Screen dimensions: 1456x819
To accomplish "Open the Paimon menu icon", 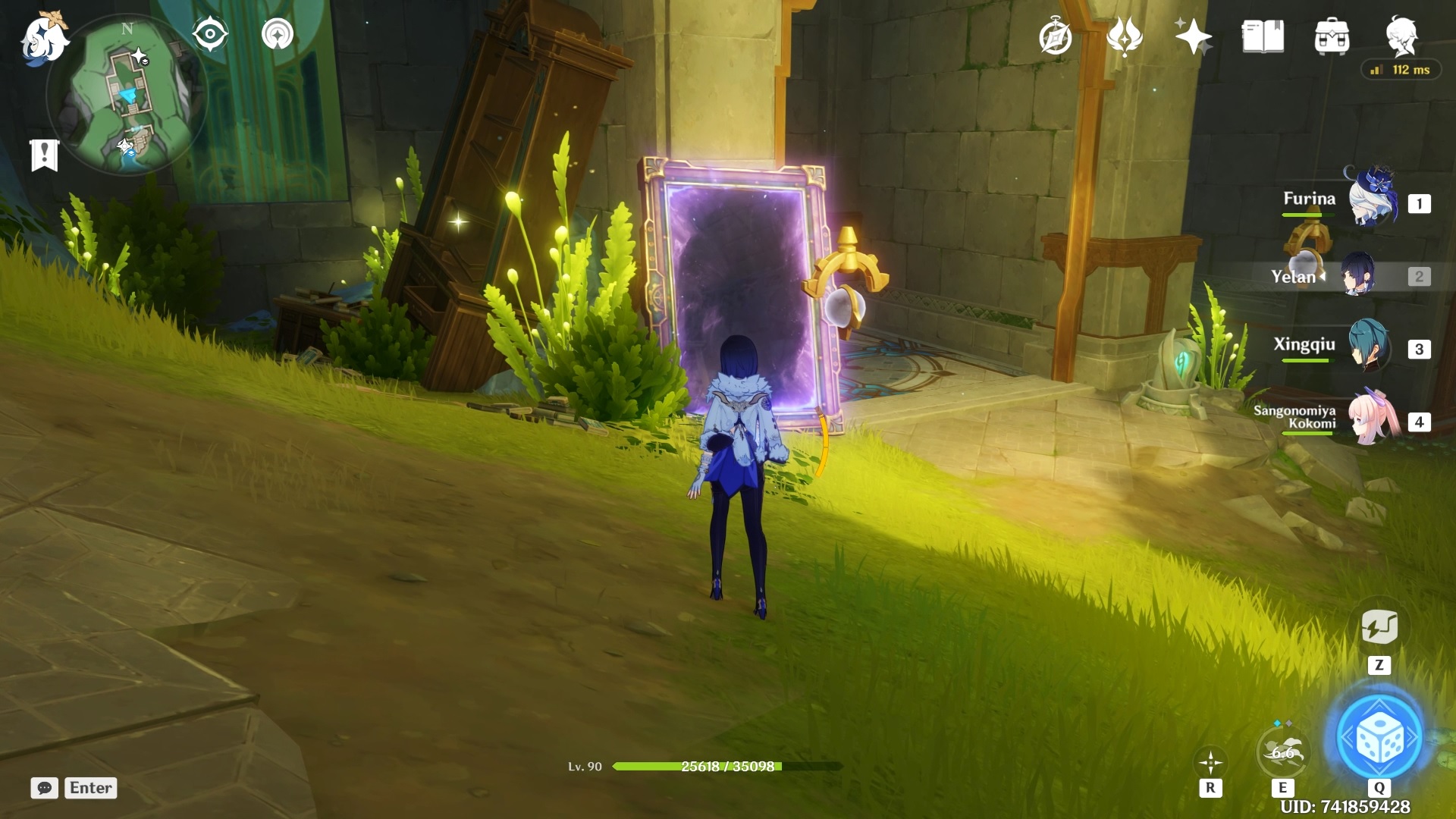I will [x=44, y=38].
